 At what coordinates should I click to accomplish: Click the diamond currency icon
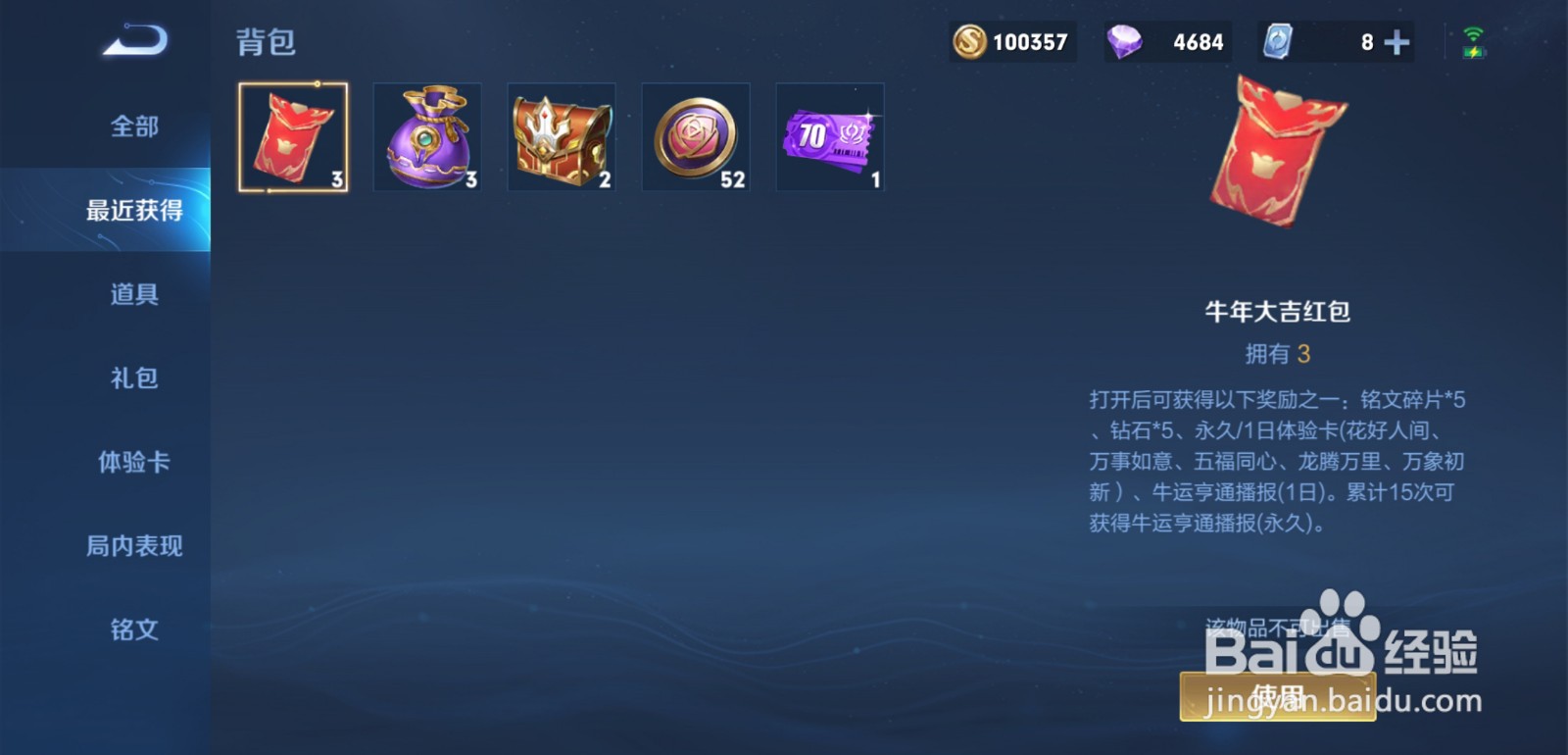[1125, 41]
